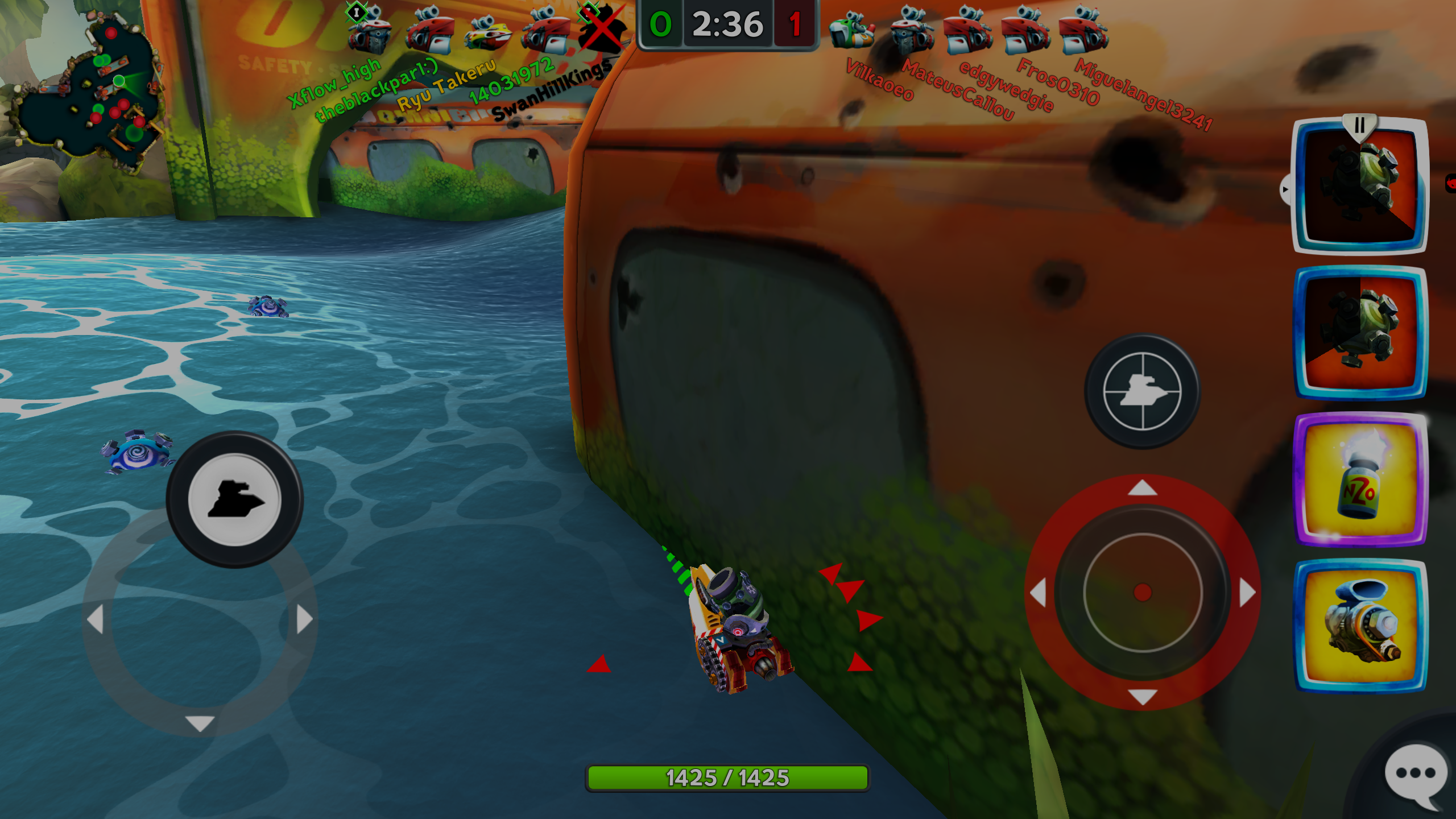Tap the movement joystick's right arrow

pos(305,619)
